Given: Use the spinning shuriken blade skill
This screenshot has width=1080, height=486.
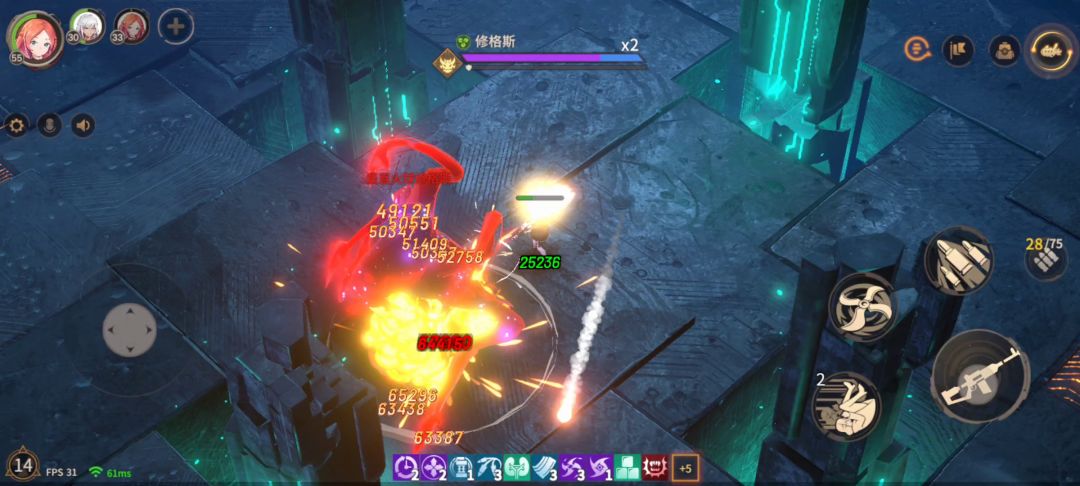Looking at the screenshot, I should [861, 307].
